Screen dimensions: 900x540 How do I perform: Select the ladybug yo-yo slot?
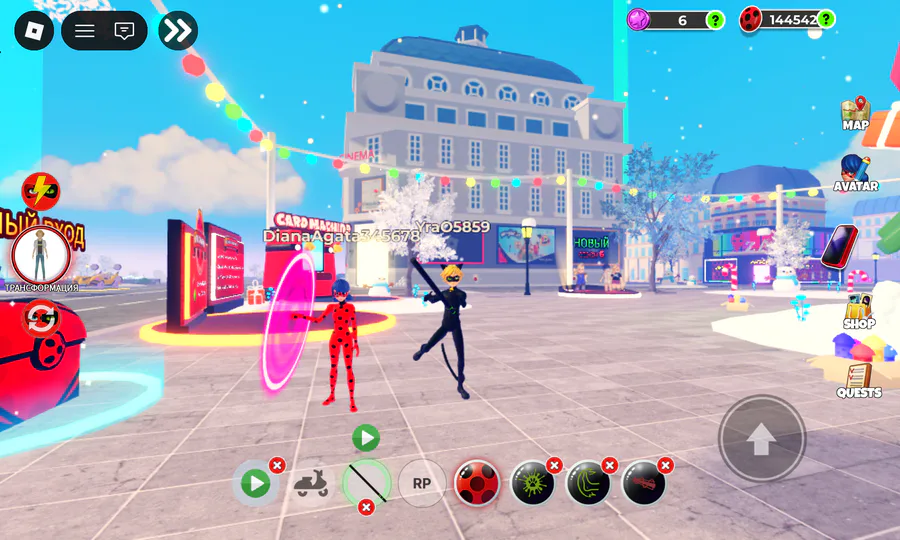pyautogui.click(x=477, y=484)
